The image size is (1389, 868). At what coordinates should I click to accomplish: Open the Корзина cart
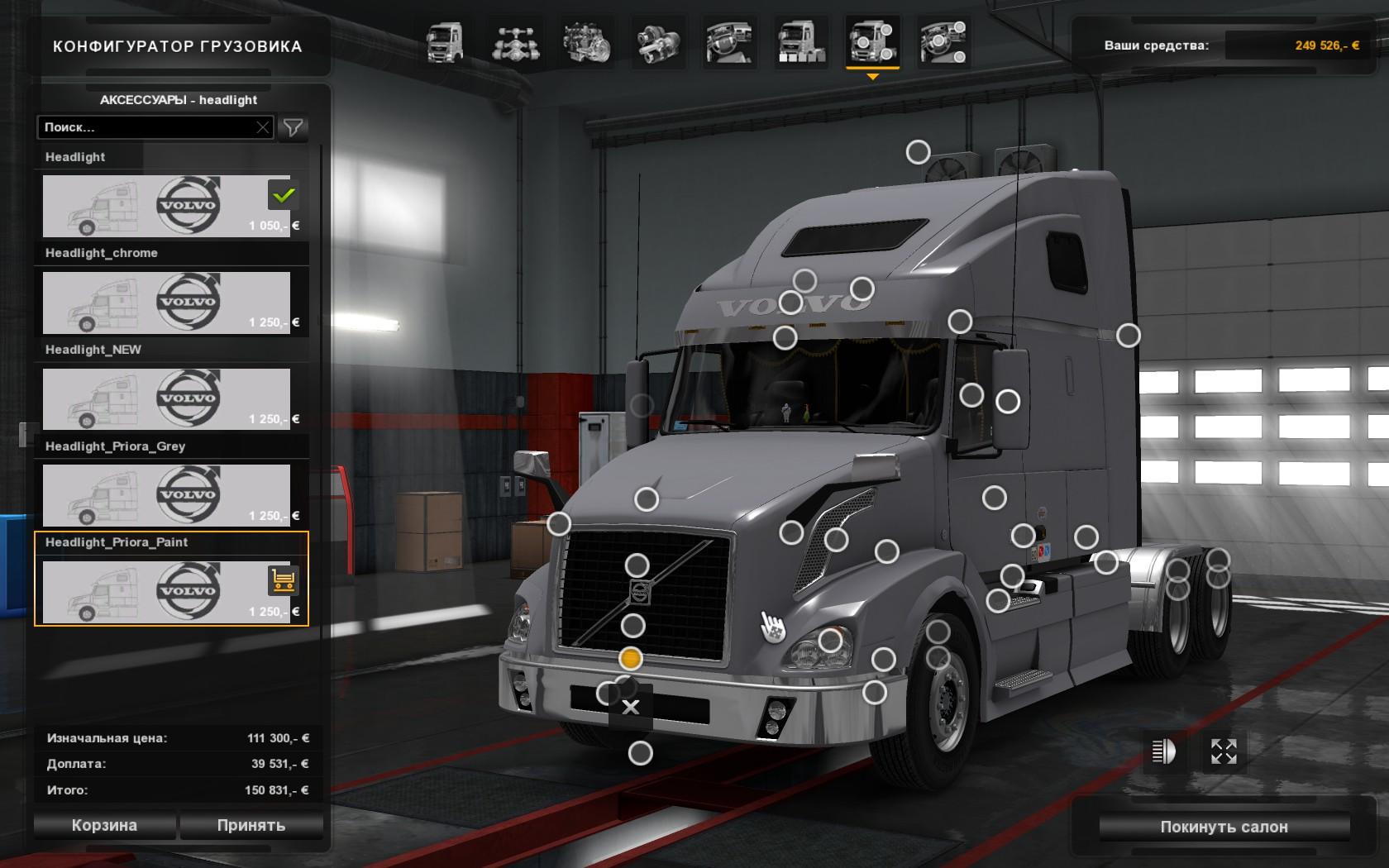(x=104, y=825)
